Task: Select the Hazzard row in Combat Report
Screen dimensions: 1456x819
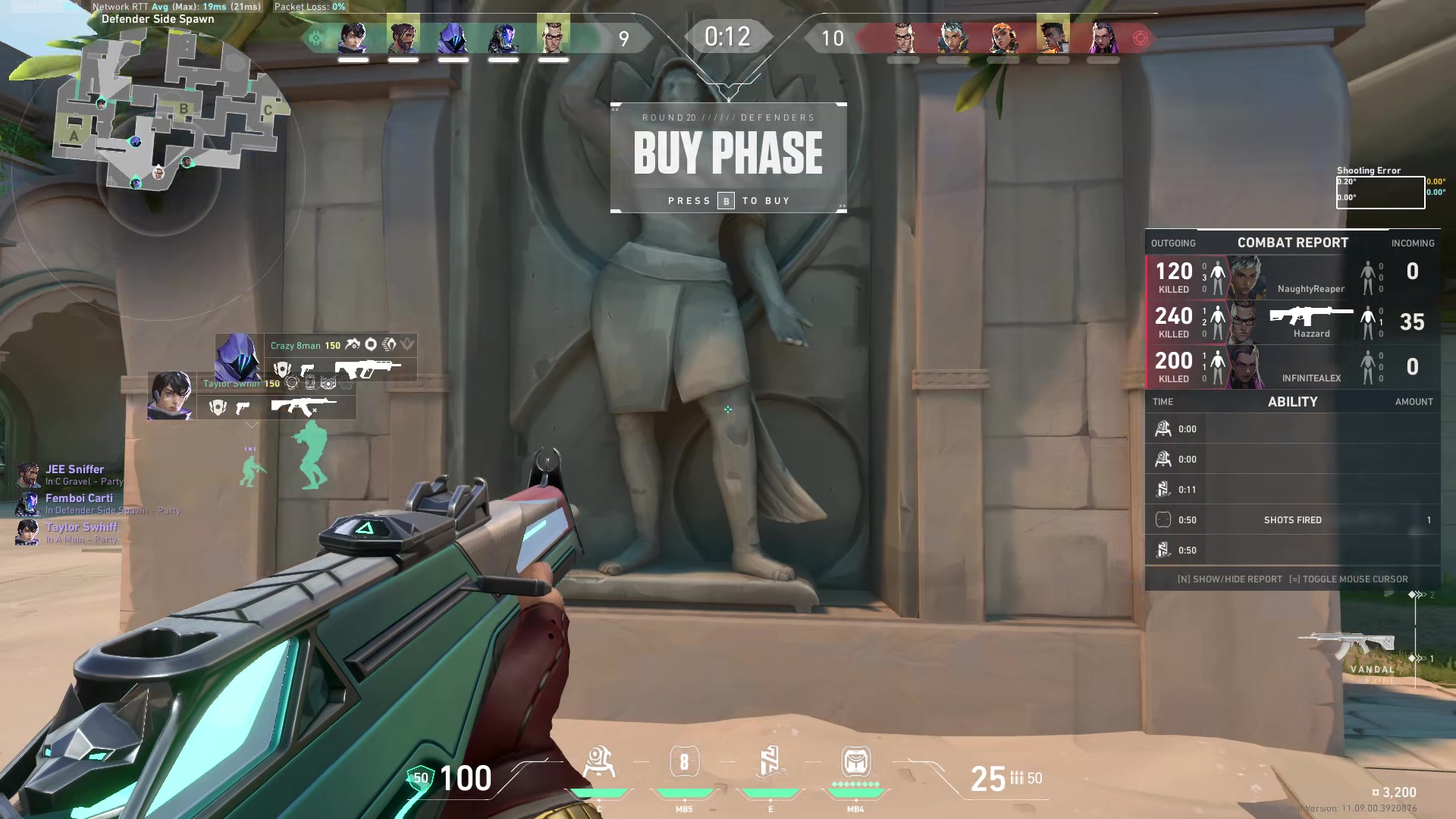Action: click(x=1292, y=322)
